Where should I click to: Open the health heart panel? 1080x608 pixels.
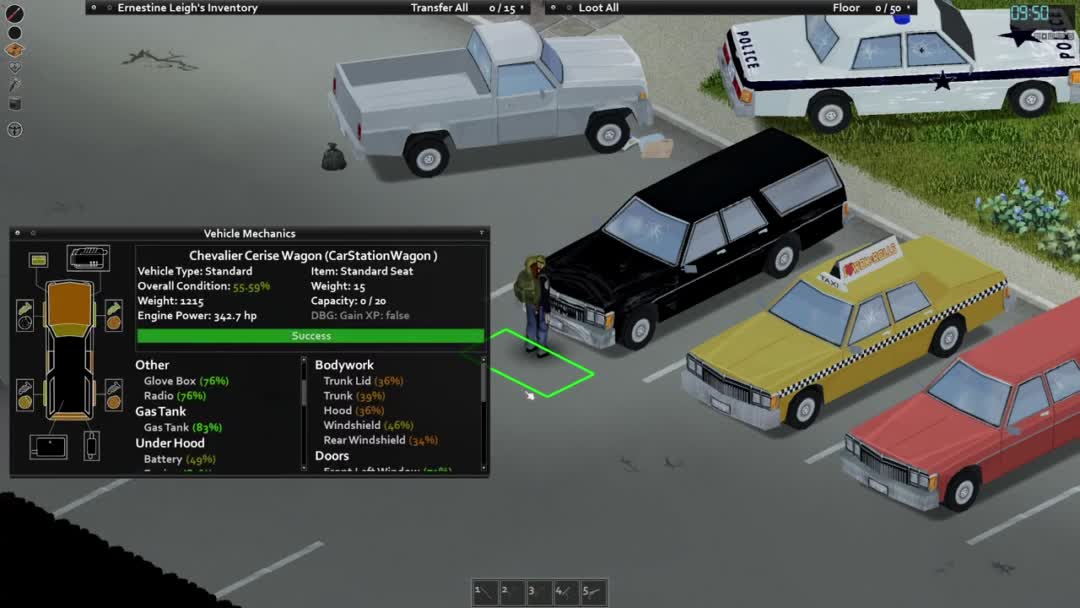(x=14, y=68)
